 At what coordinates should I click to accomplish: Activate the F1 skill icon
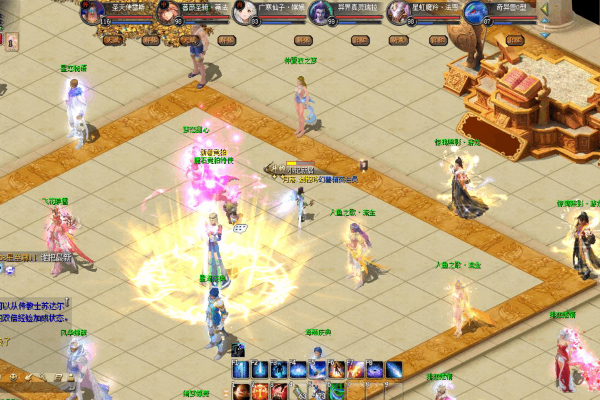tap(241, 370)
